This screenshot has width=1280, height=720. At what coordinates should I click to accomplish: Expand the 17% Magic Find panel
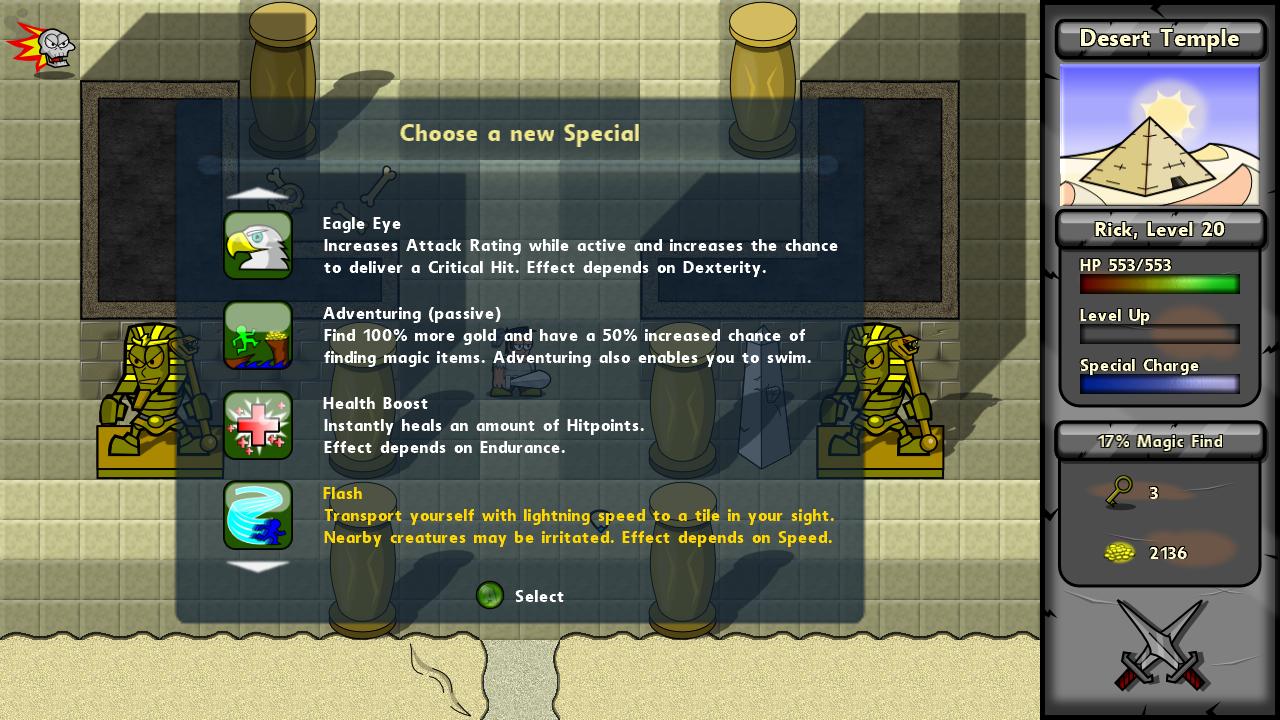coord(1160,441)
